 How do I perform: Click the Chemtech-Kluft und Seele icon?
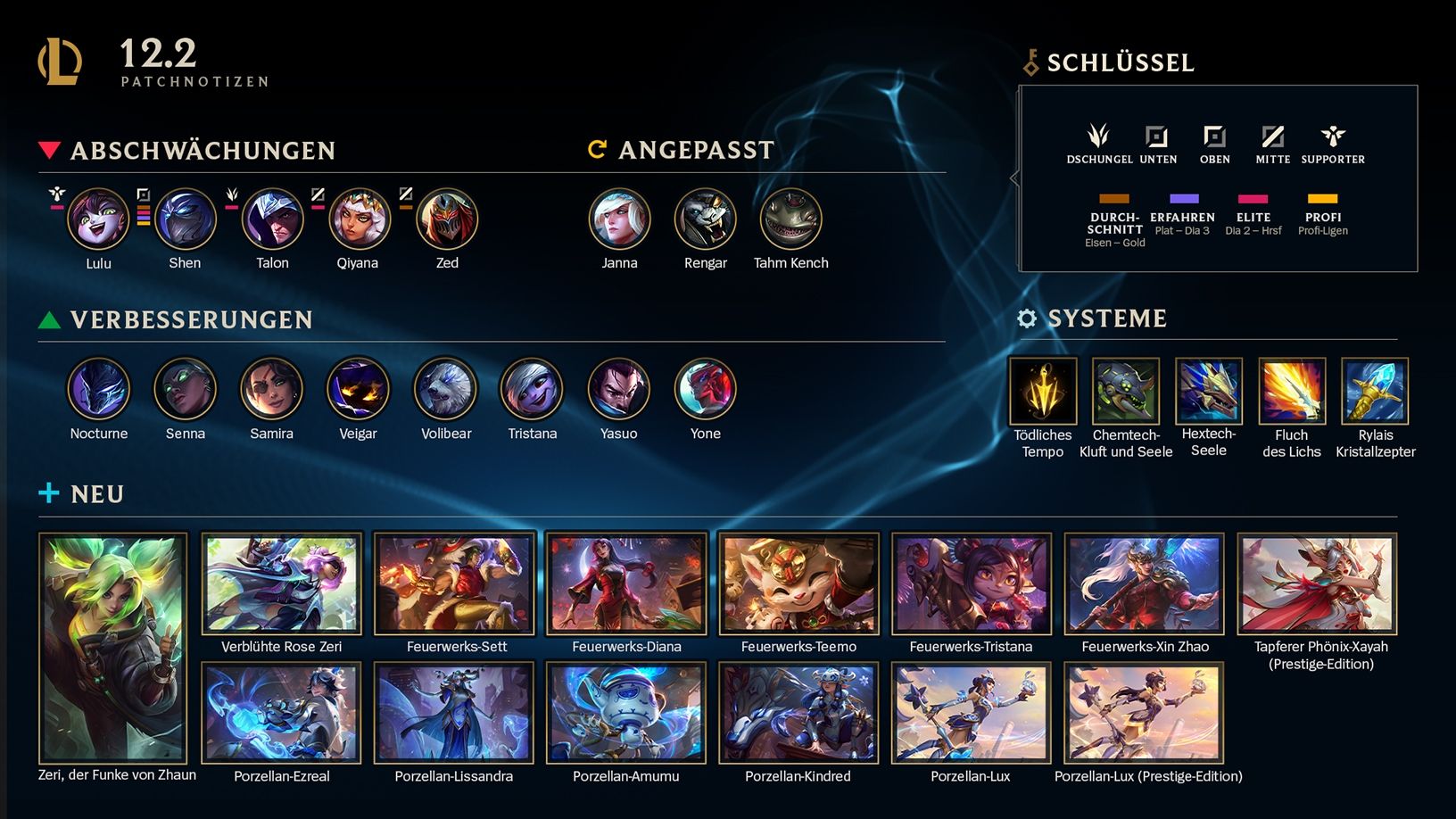[1126, 391]
